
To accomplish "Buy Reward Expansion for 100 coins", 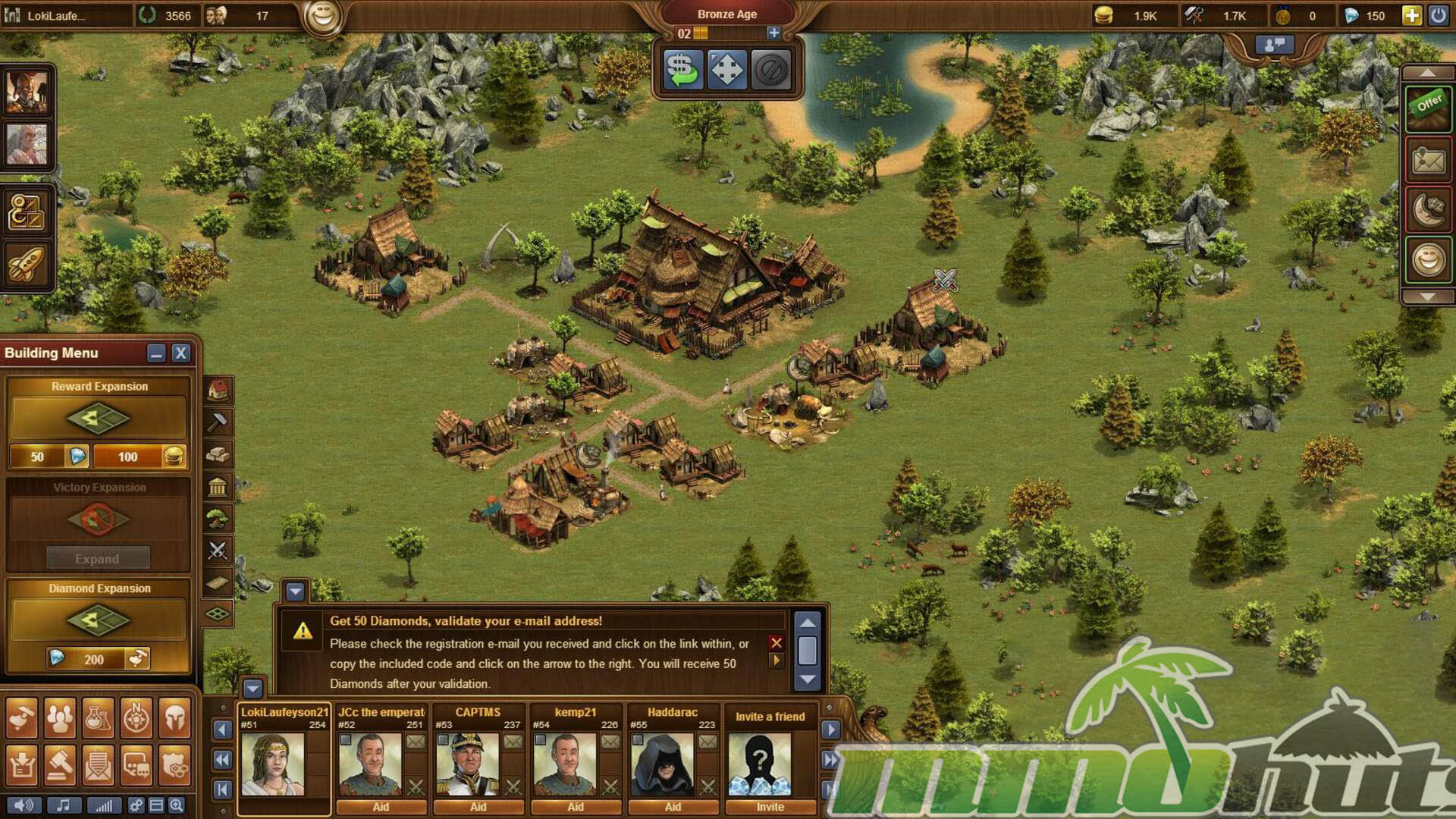I will pos(140,457).
